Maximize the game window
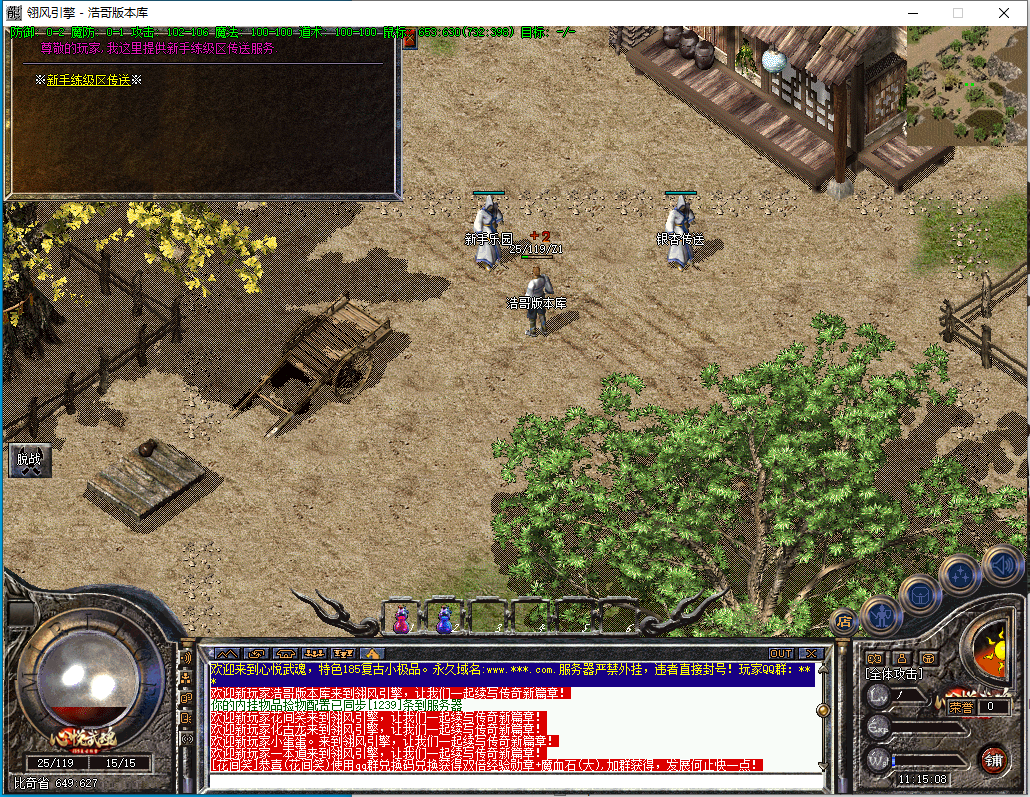 pos(957,13)
